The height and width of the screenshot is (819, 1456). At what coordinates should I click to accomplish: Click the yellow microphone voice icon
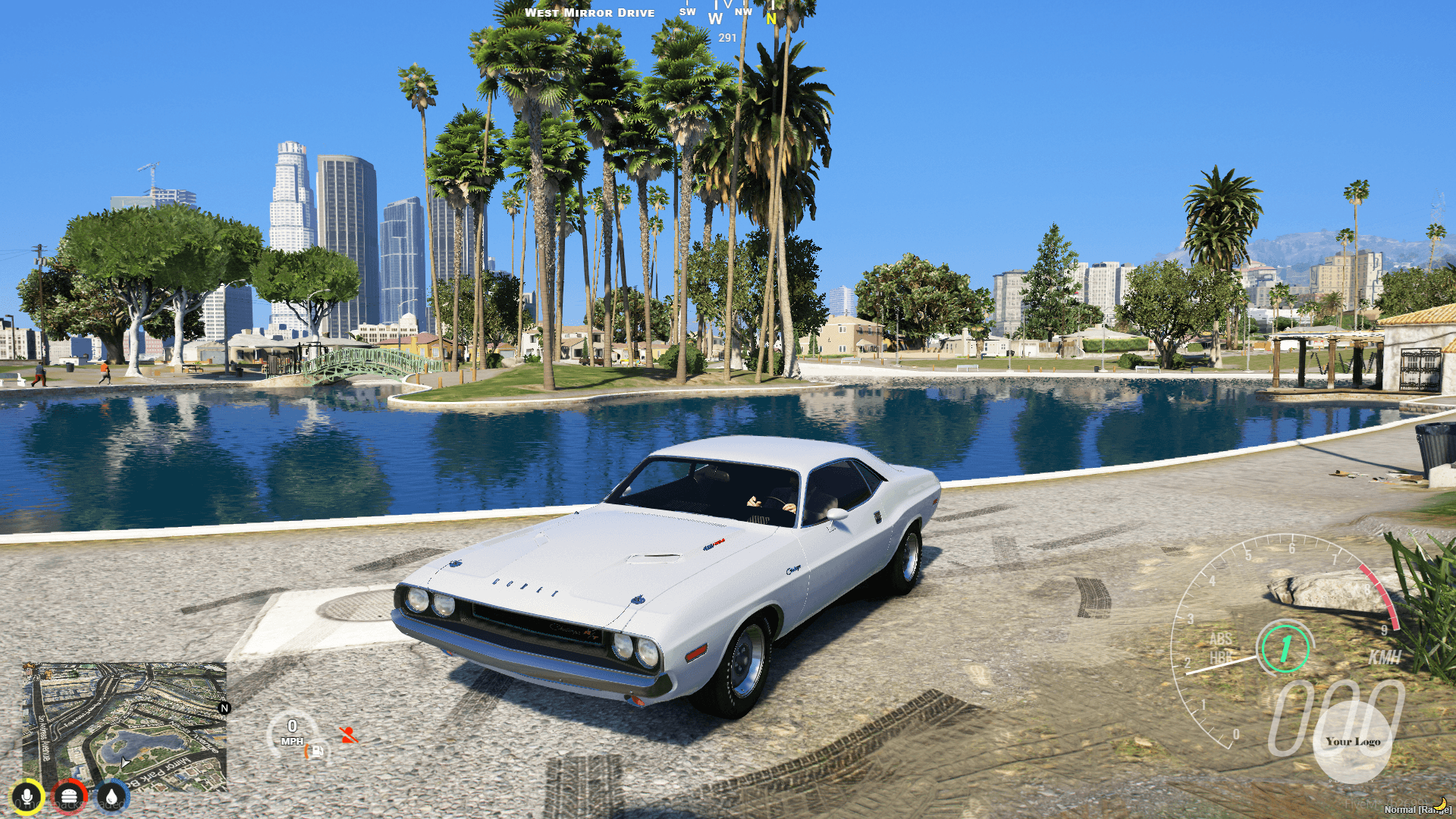[x=28, y=795]
